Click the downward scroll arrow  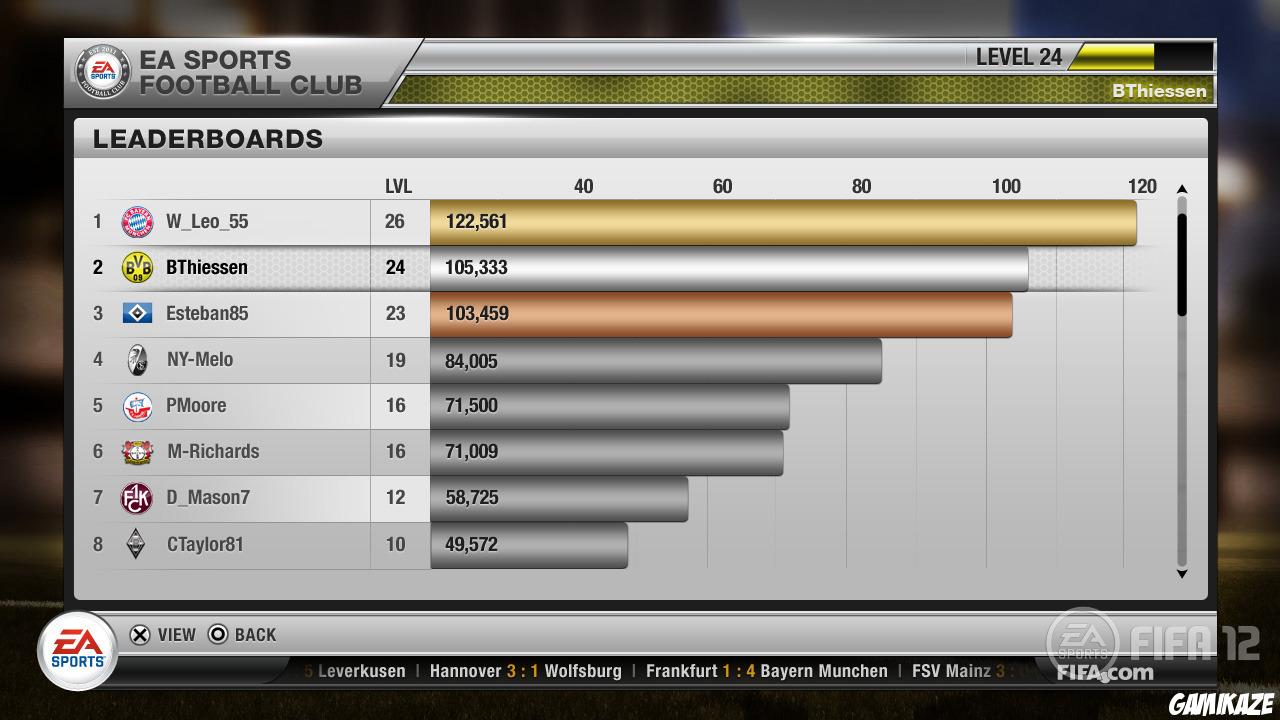coord(1183,574)
